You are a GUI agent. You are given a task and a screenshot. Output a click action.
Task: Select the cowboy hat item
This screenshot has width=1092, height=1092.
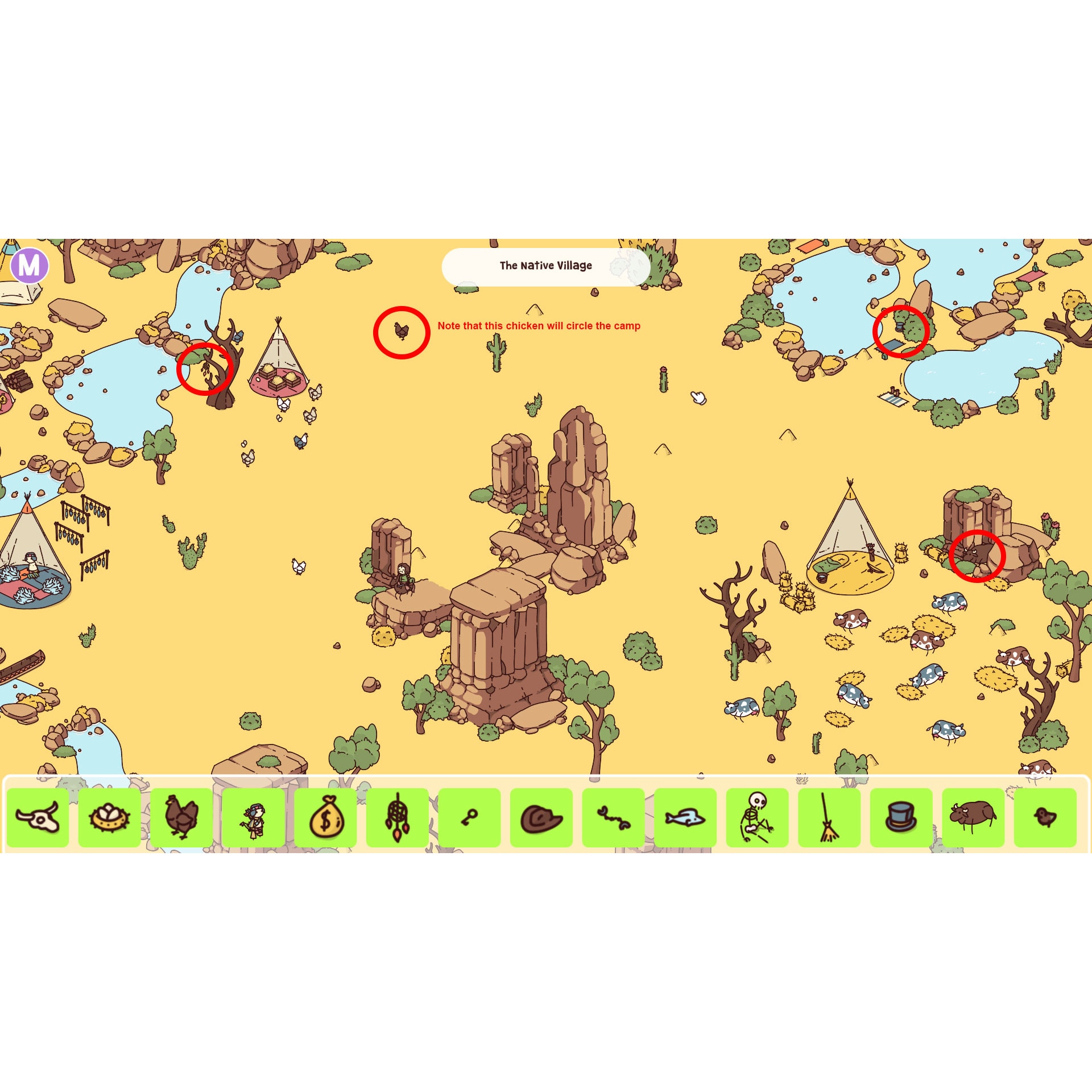(x=541, y=817)
